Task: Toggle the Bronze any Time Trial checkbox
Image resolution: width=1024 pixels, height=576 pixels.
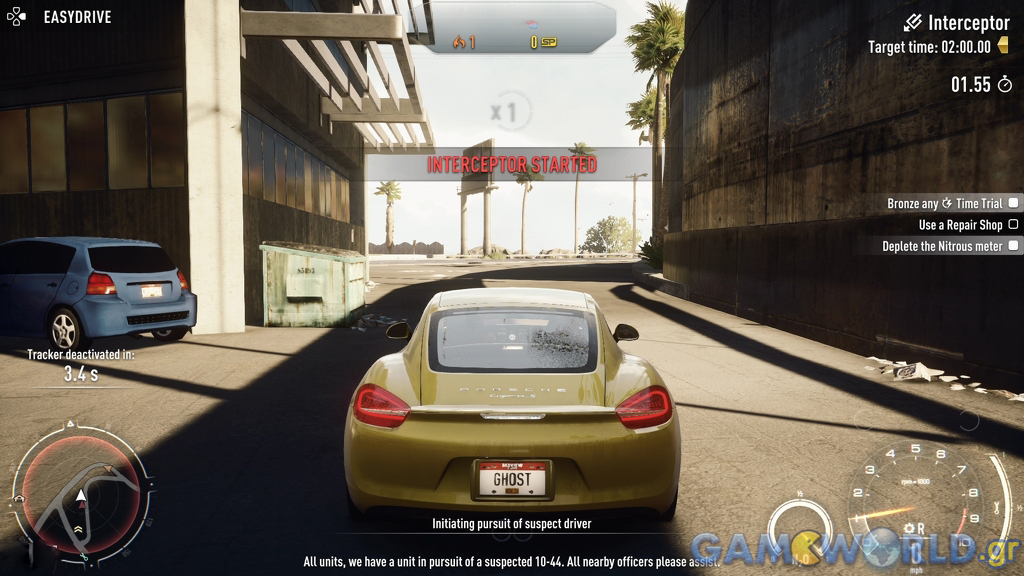Action: coord(1013,203)
